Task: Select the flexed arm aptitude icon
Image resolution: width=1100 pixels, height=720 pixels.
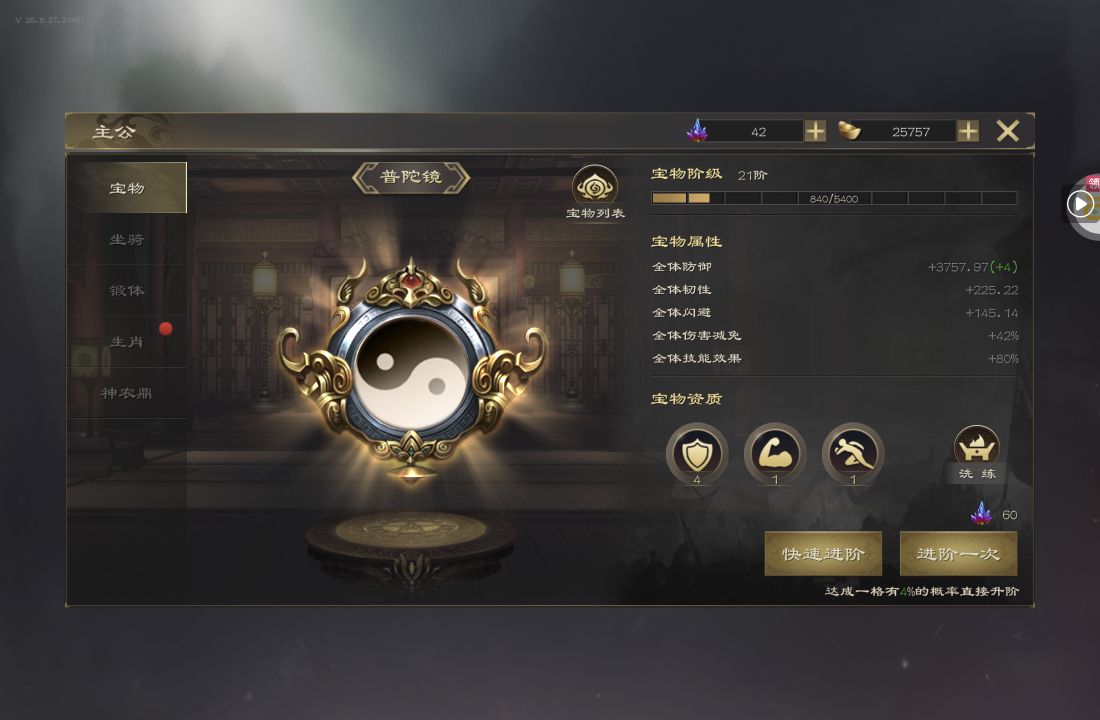Action: [775, 453]
